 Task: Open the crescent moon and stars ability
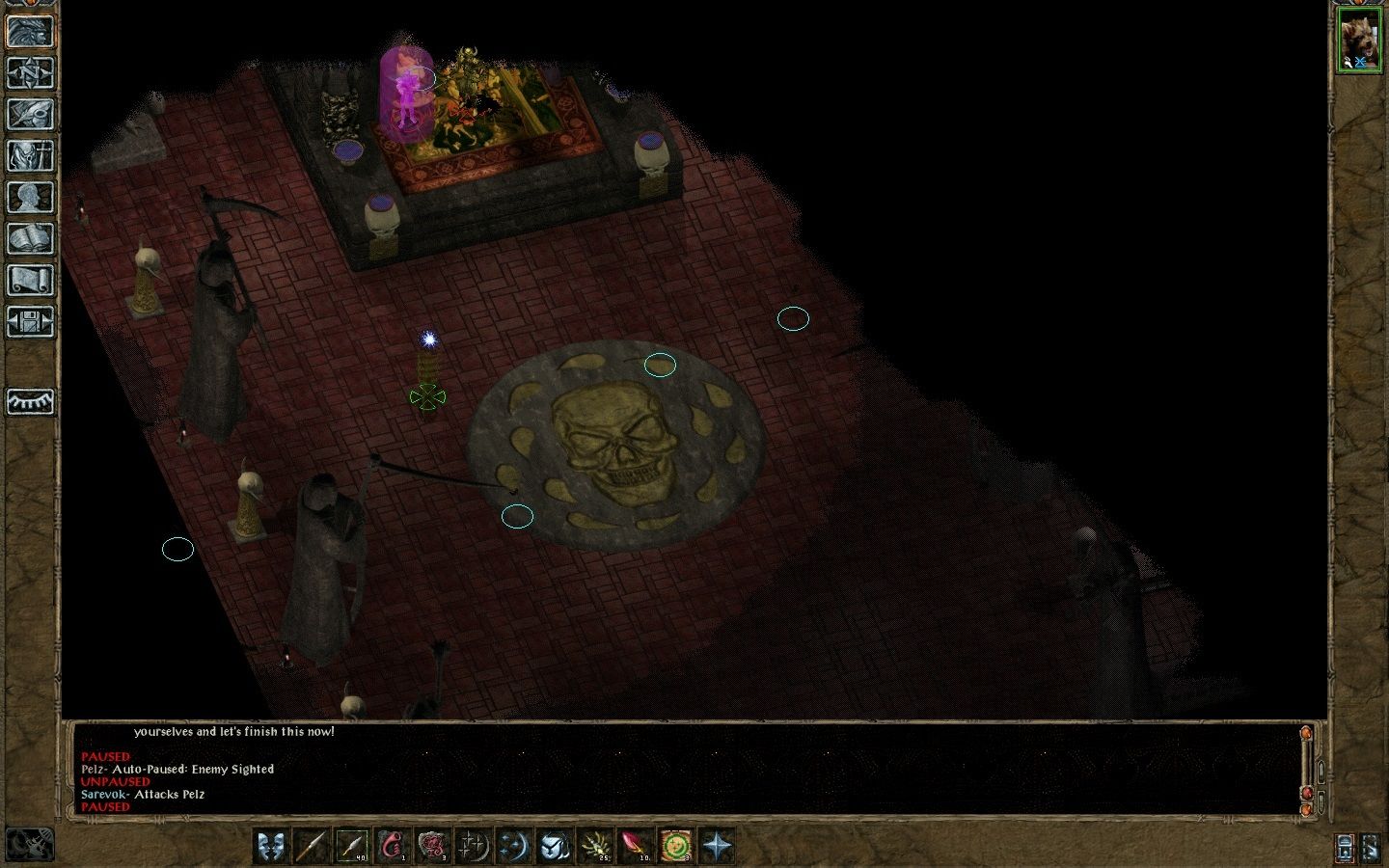pyautogui.click(x=514, y=846)
